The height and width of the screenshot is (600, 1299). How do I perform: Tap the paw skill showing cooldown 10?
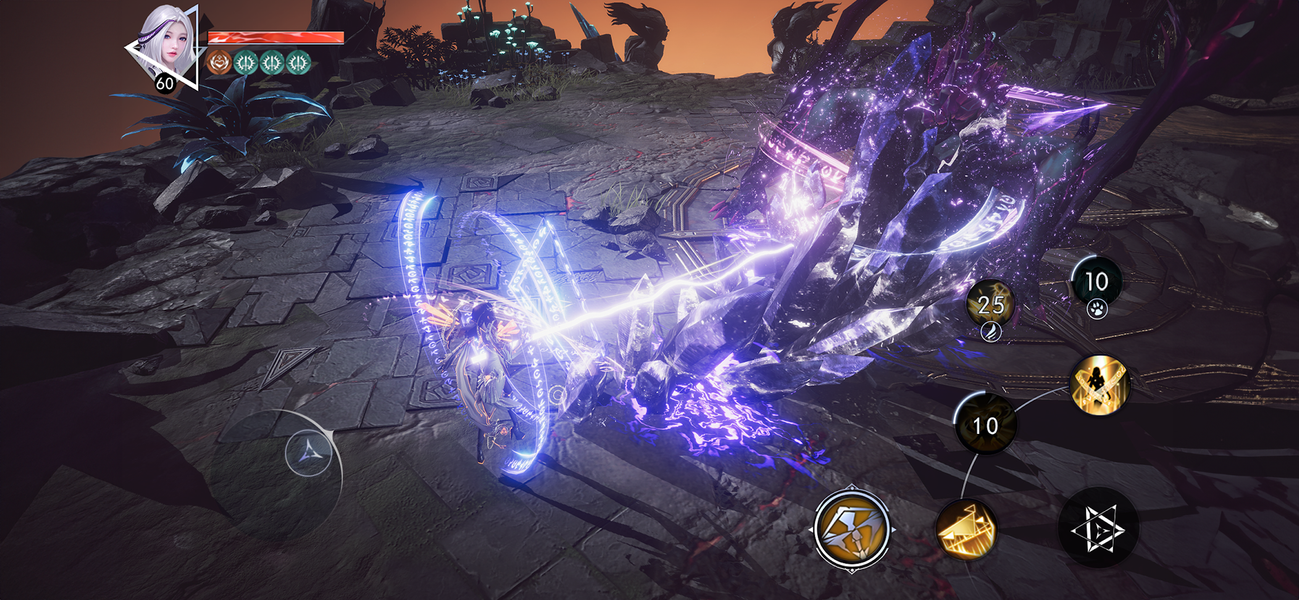click(x=1096, y=282)
